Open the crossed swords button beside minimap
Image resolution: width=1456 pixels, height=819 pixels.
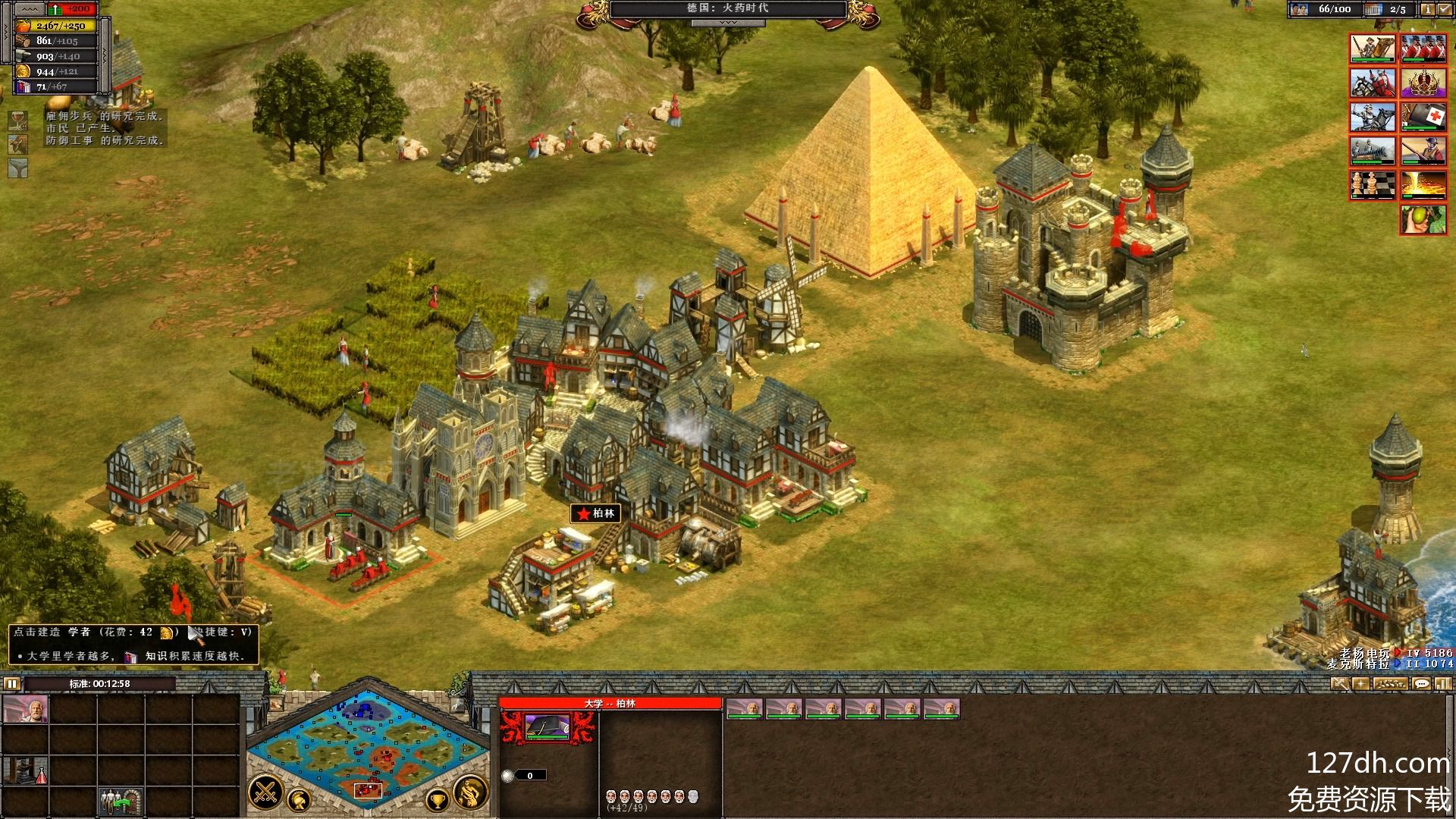pyautogui.click(x=265, y=793)
